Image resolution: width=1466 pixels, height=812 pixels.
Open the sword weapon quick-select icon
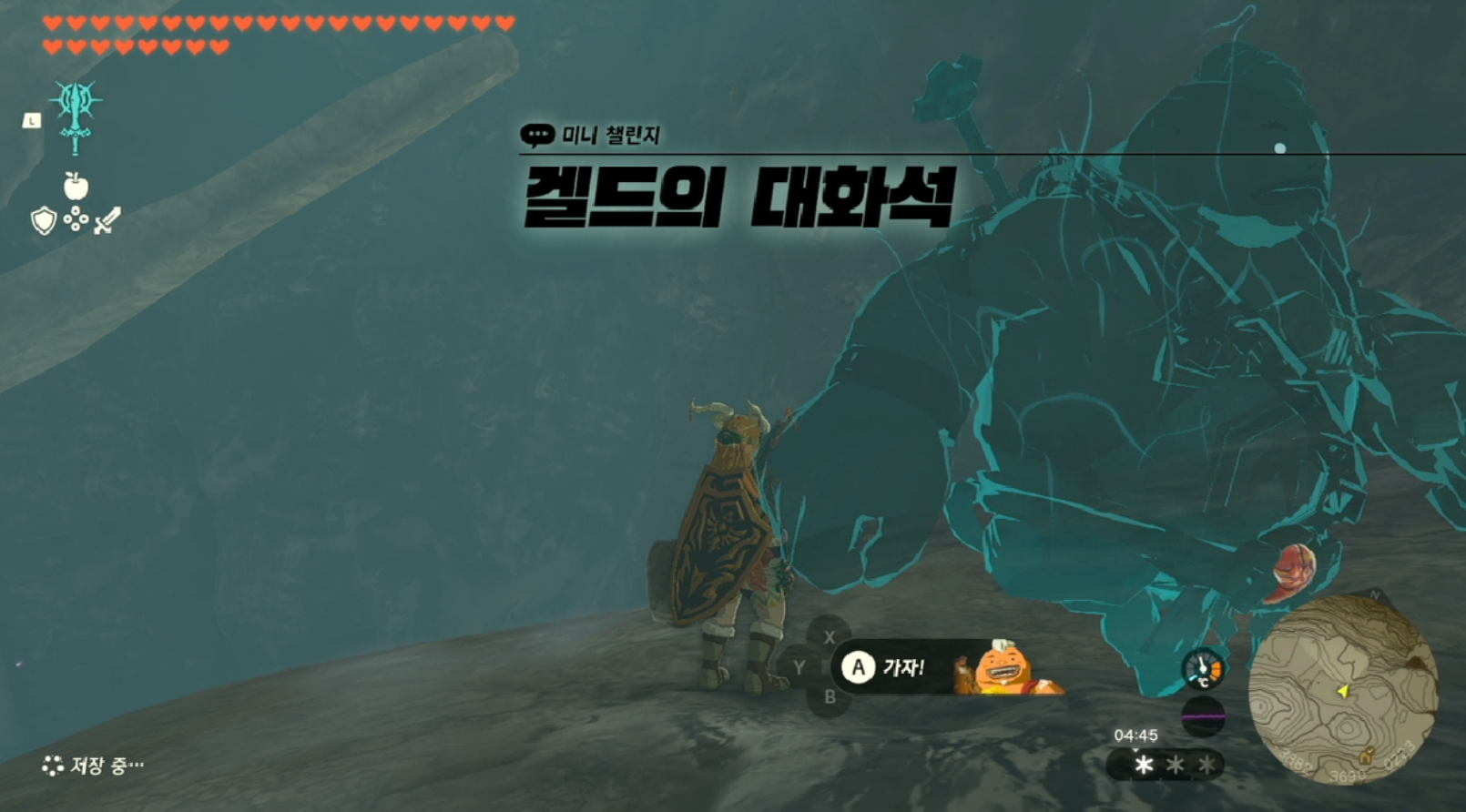107,220
